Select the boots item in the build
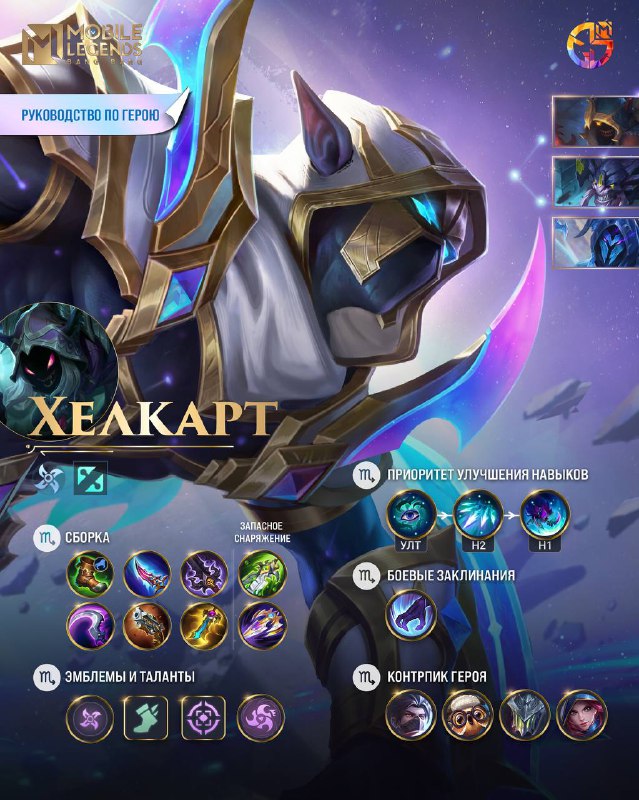 [x=89, y=576]
